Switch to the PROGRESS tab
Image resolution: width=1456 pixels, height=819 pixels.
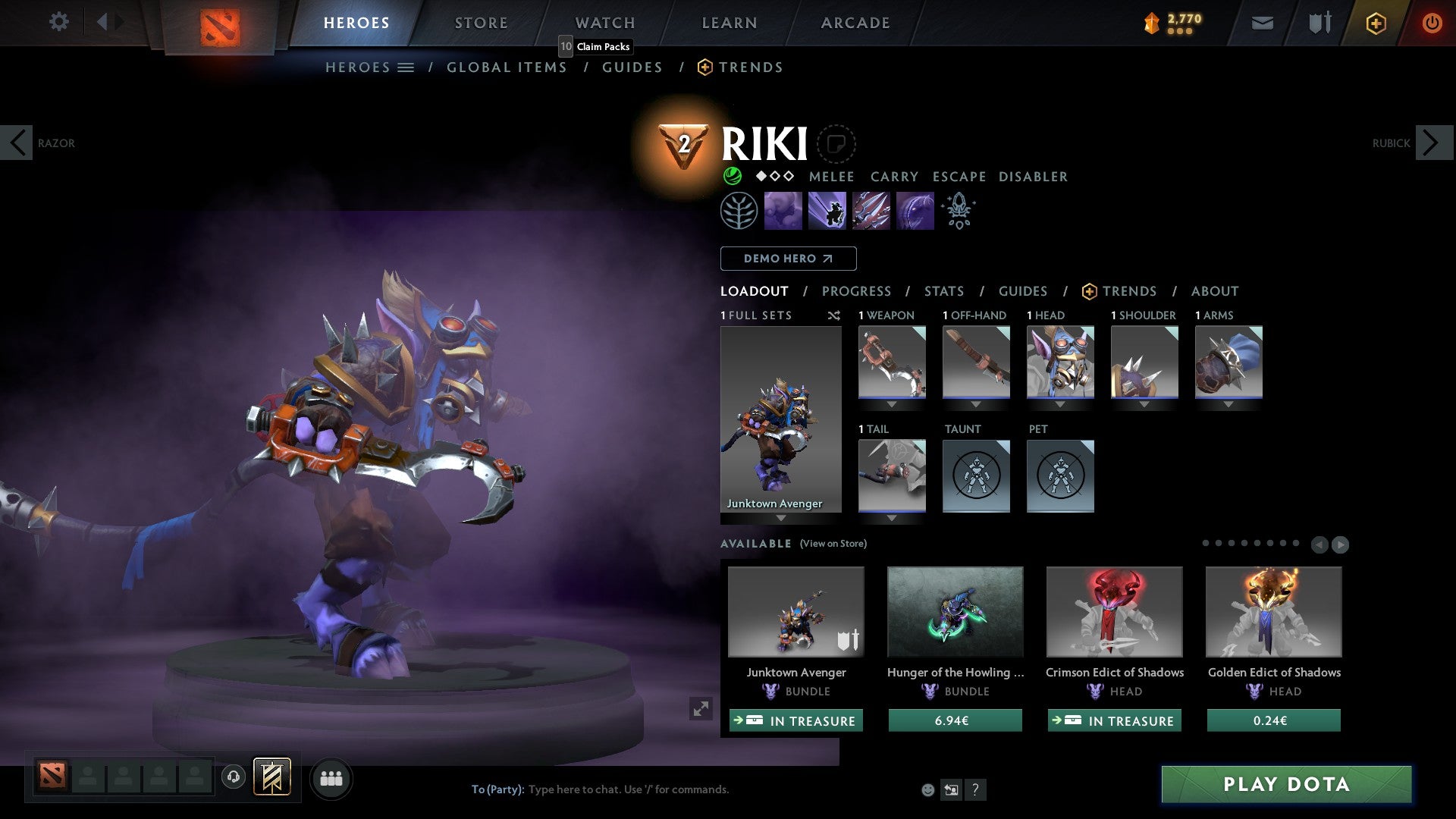857,291
